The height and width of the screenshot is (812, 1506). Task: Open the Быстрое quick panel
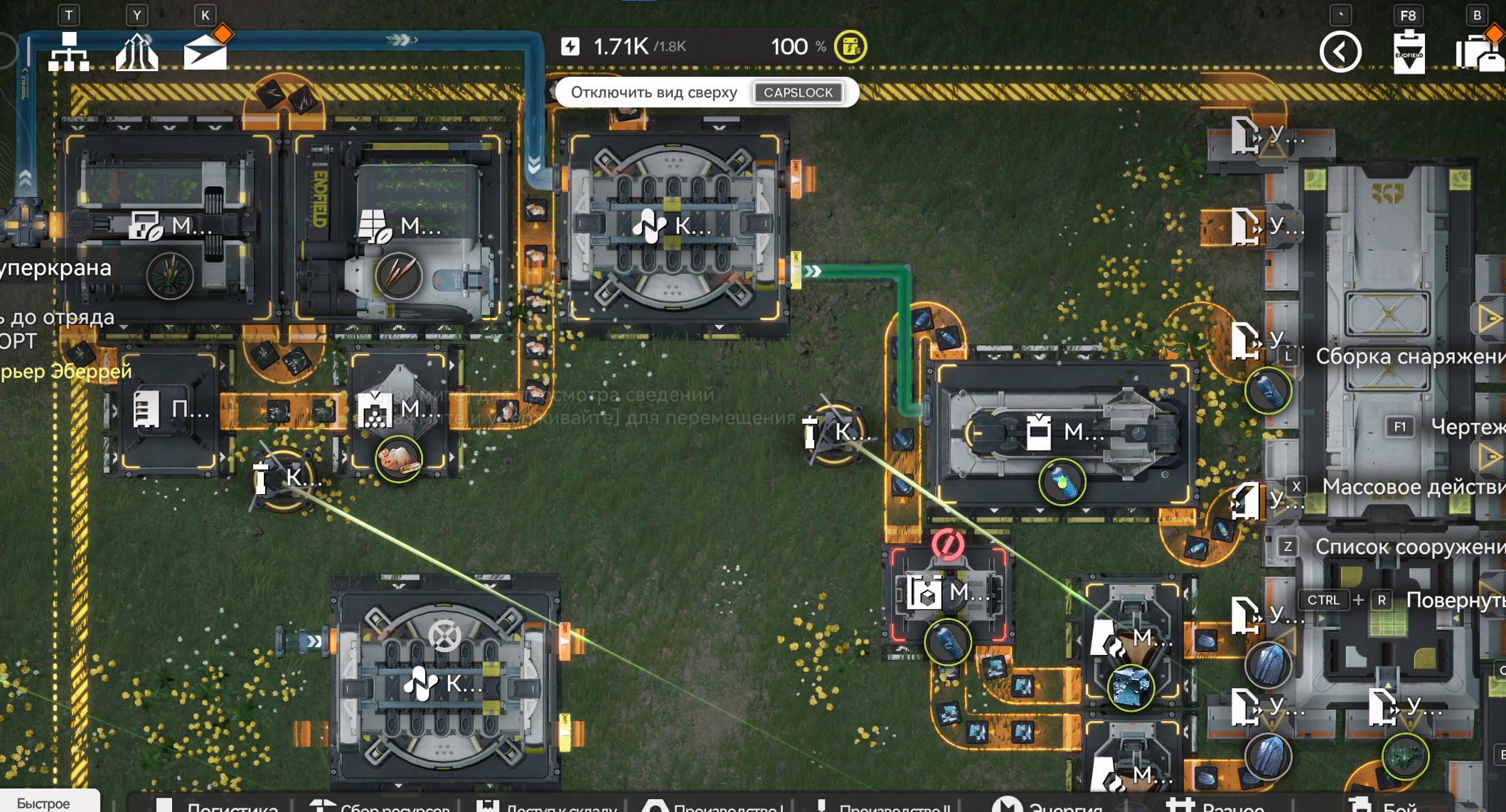coord(43,802)
